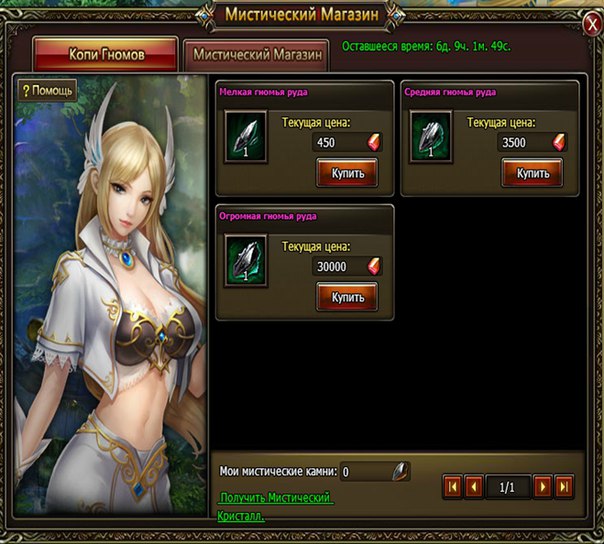Switch to the Копи Гномов tab

click(x=105, y=54)
